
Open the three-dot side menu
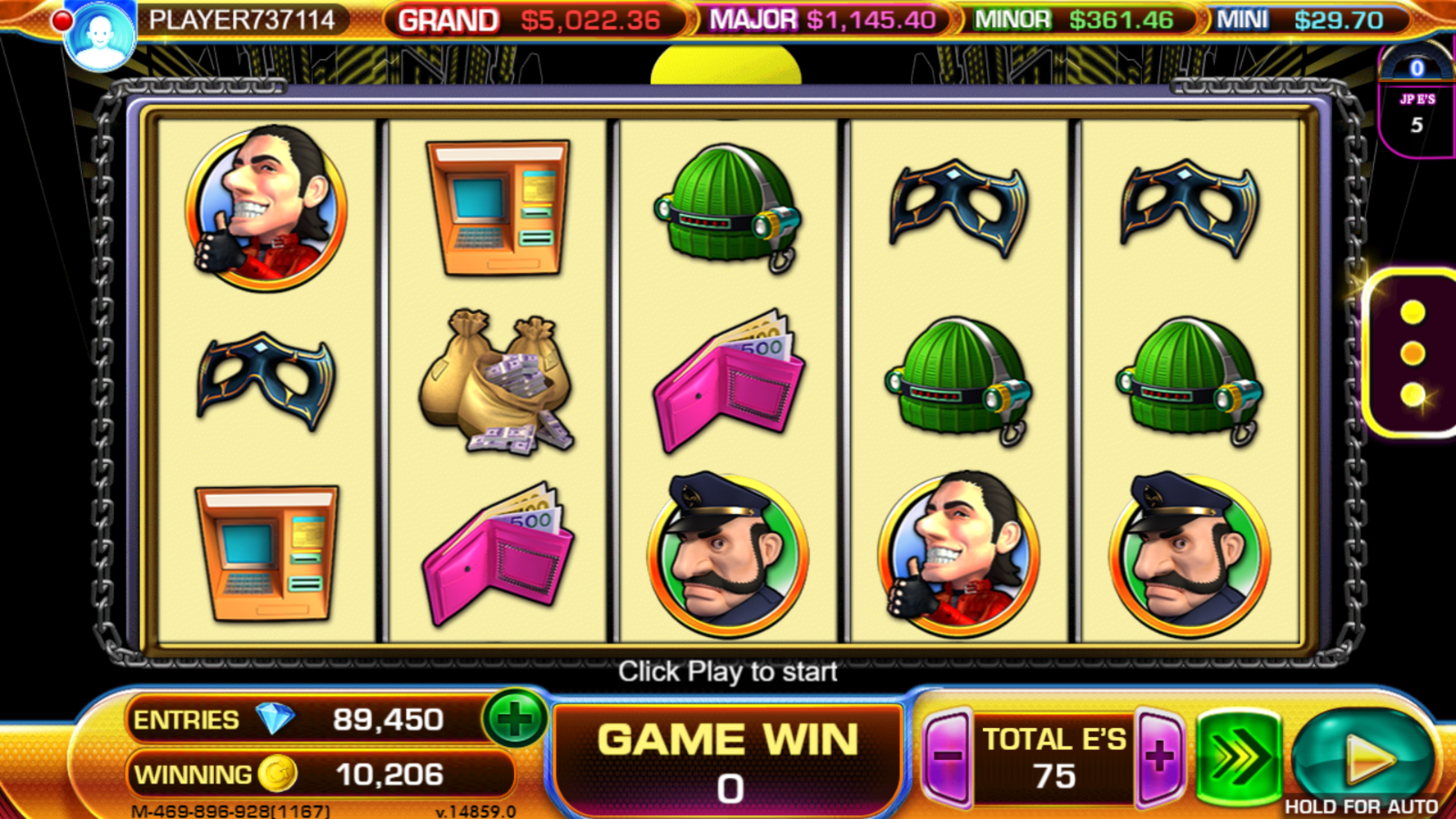1412,354
